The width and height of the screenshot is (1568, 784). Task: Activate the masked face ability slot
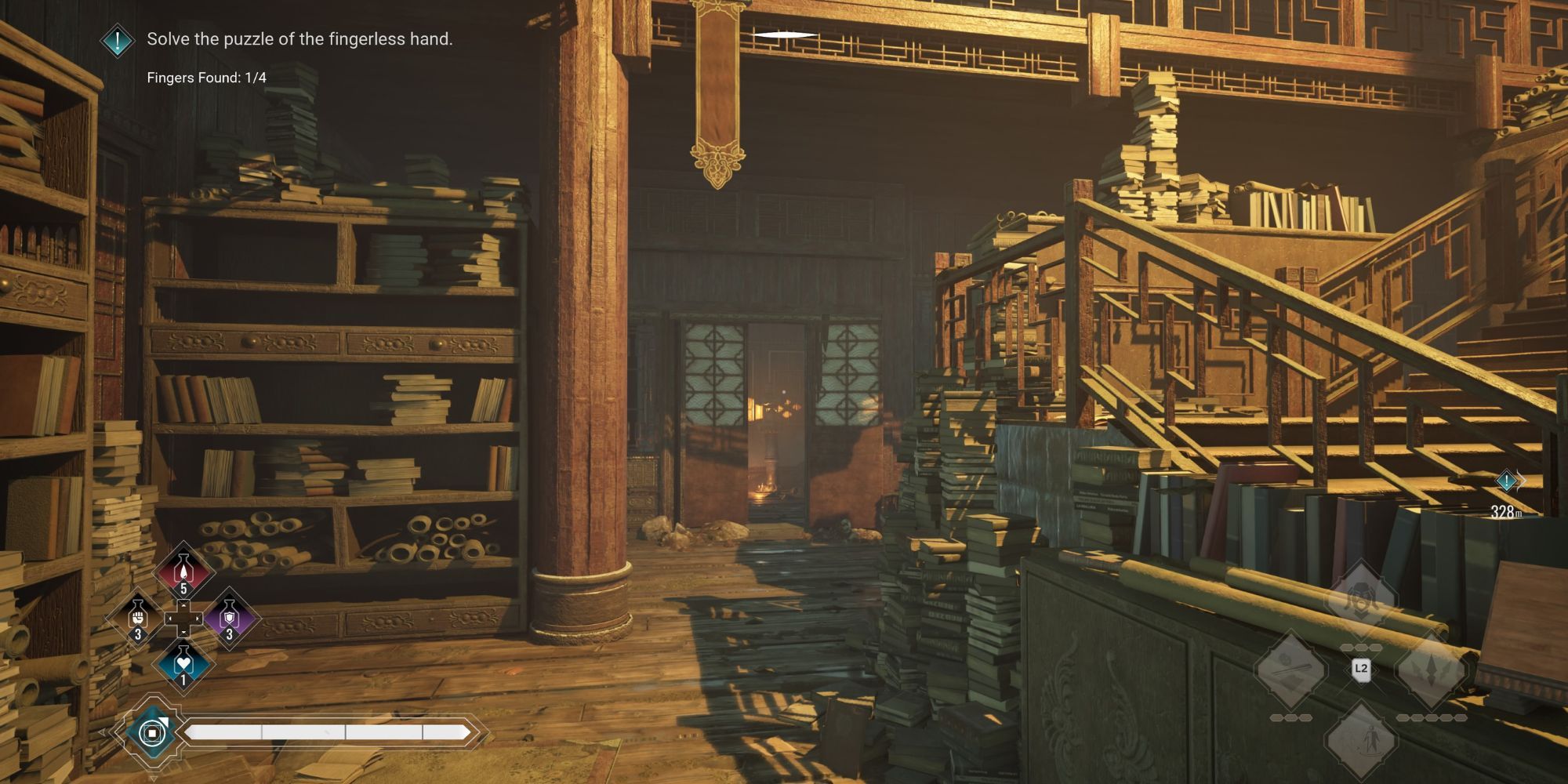coord(1360,601)
